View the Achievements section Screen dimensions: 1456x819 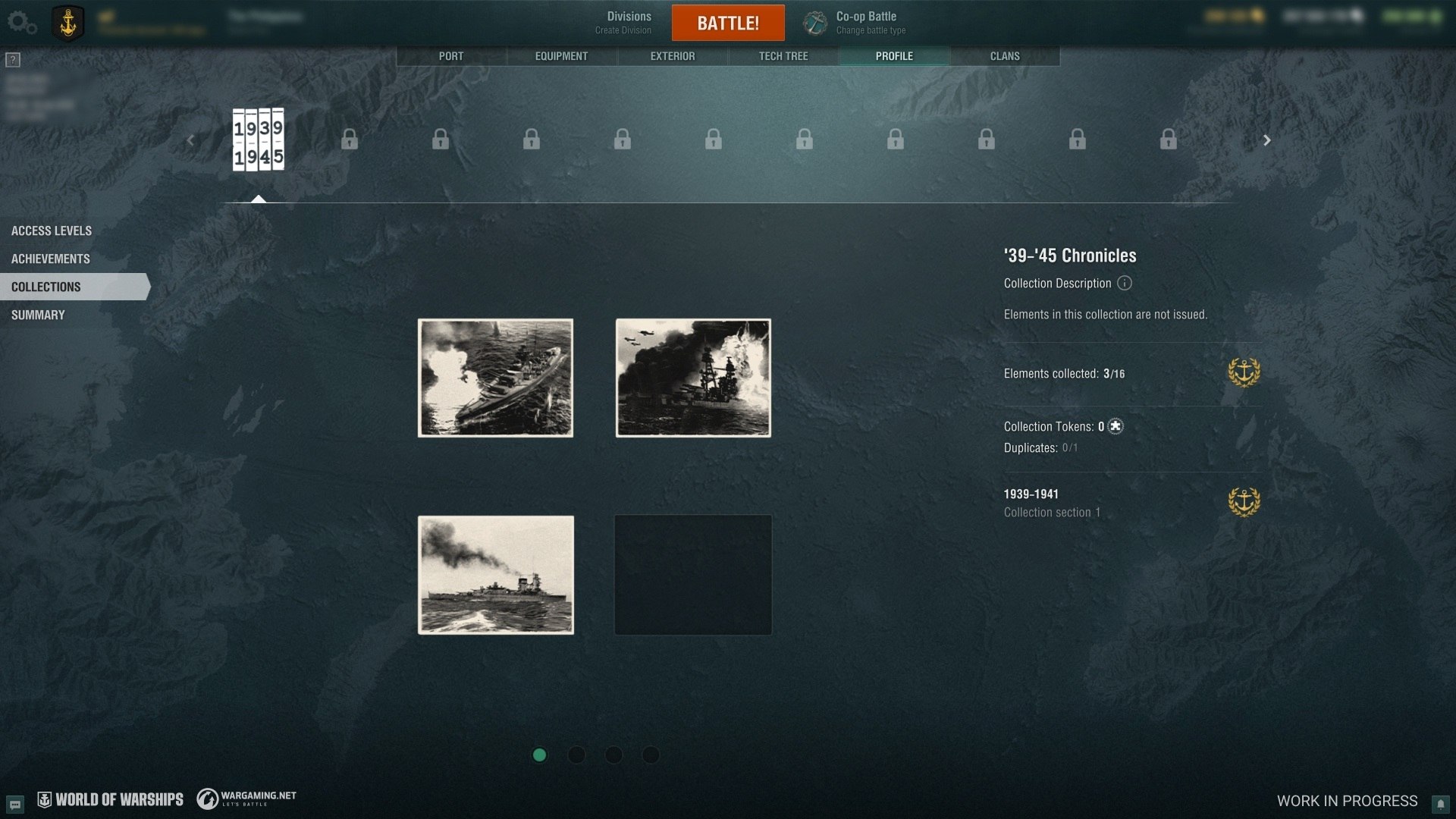click(x=51, y=259)
